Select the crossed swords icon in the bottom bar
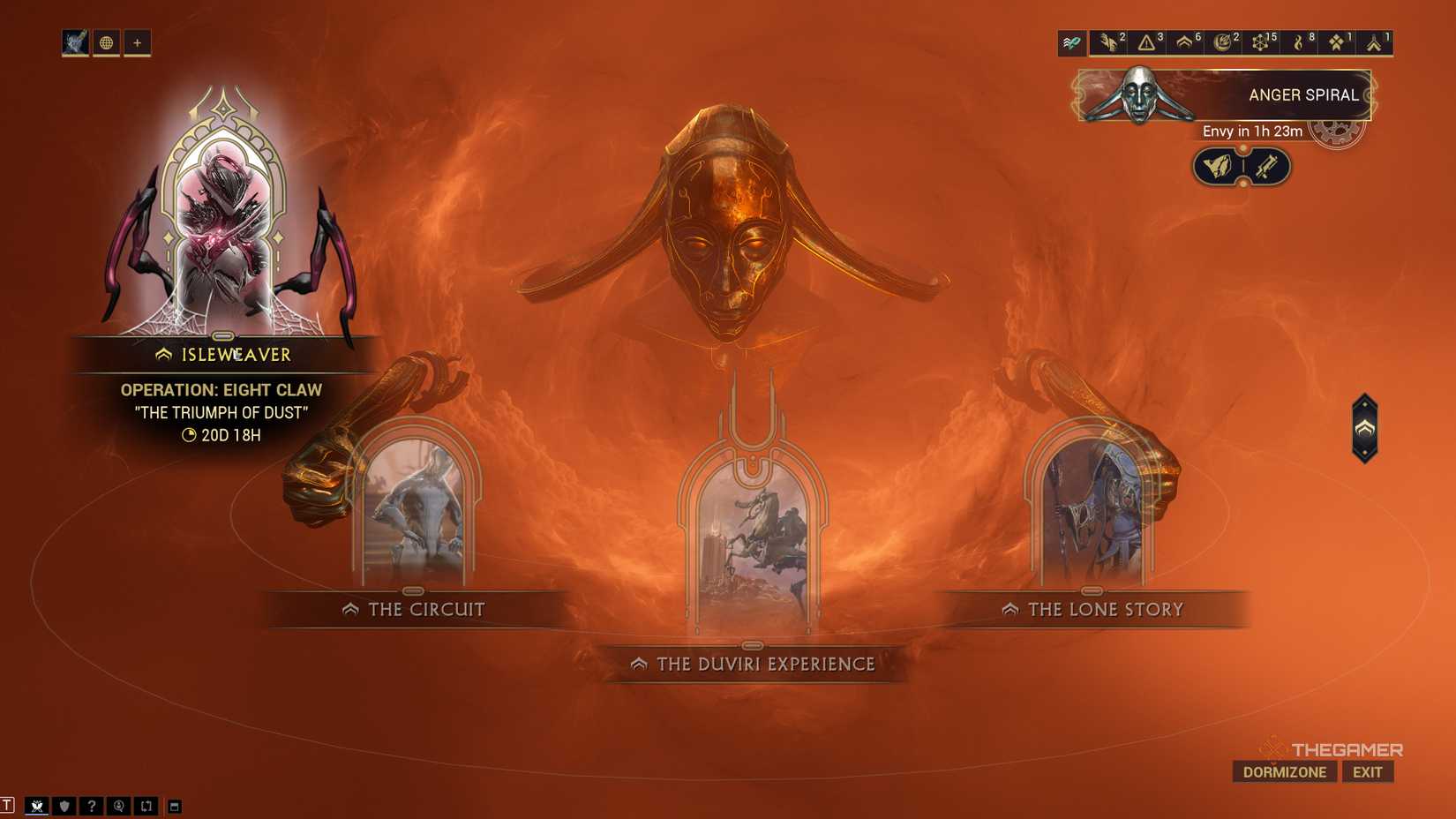 point(37,805)
